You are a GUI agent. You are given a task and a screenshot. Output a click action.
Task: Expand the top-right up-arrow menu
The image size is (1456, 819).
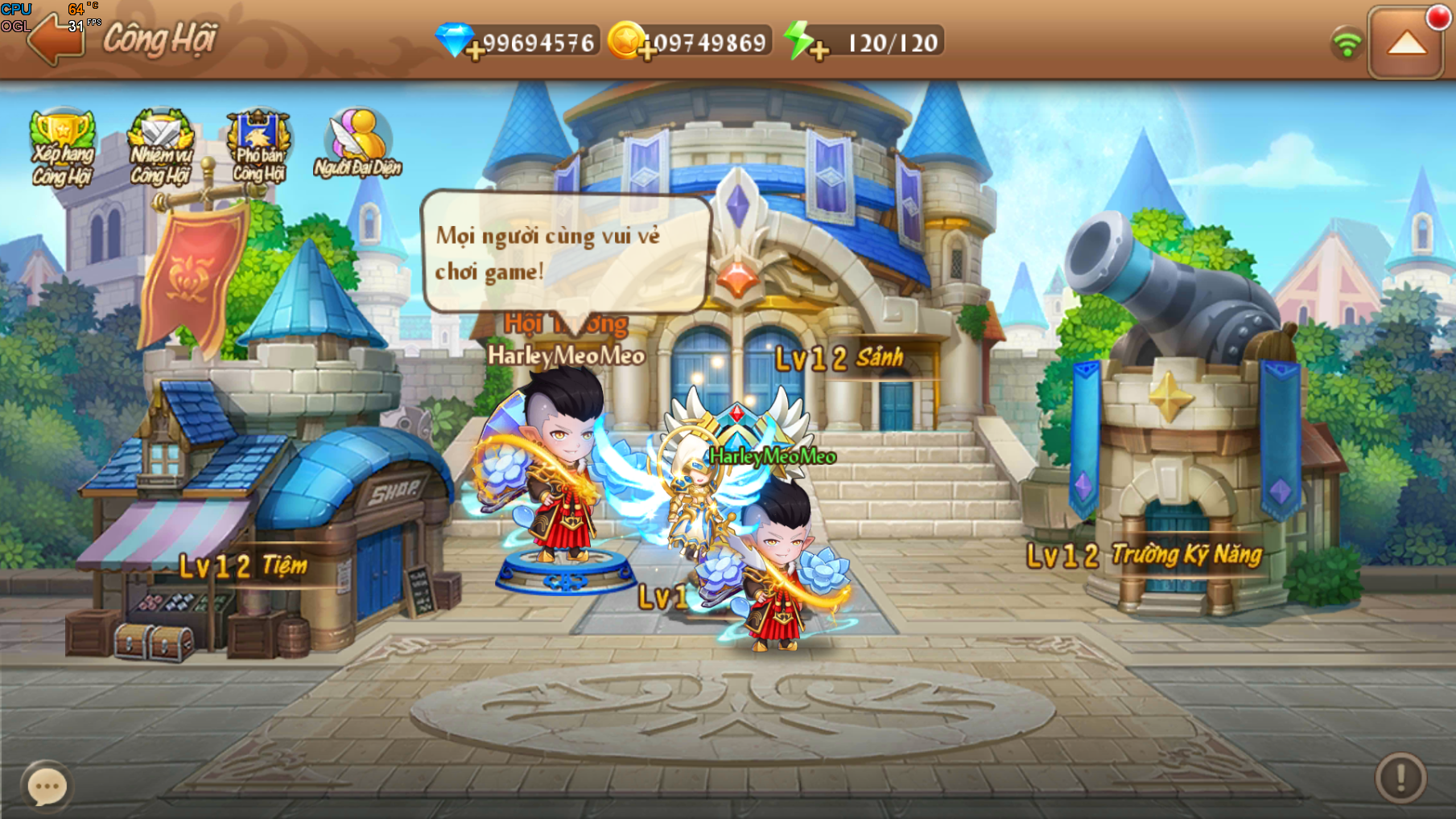(1406, 43)
